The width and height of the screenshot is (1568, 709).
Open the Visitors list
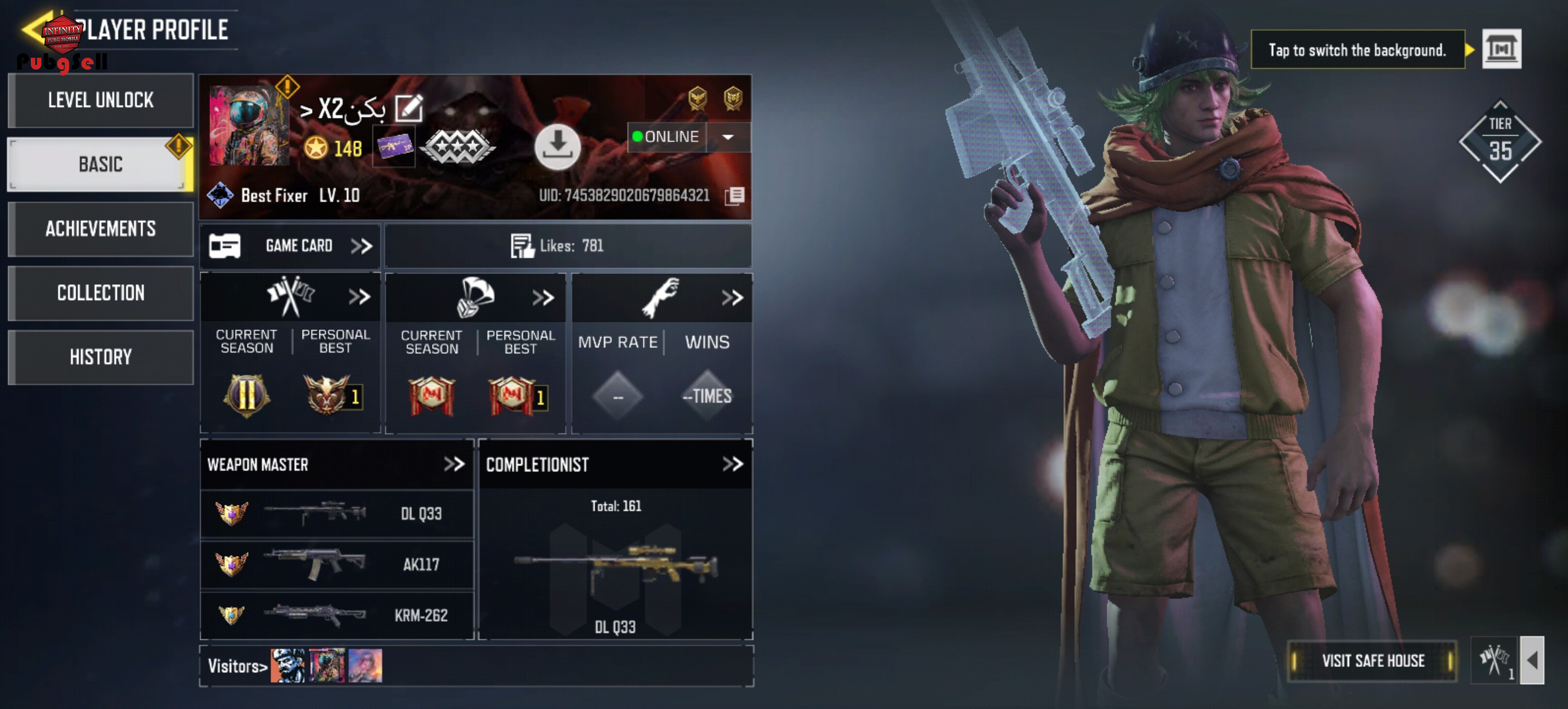click(238, 666)
